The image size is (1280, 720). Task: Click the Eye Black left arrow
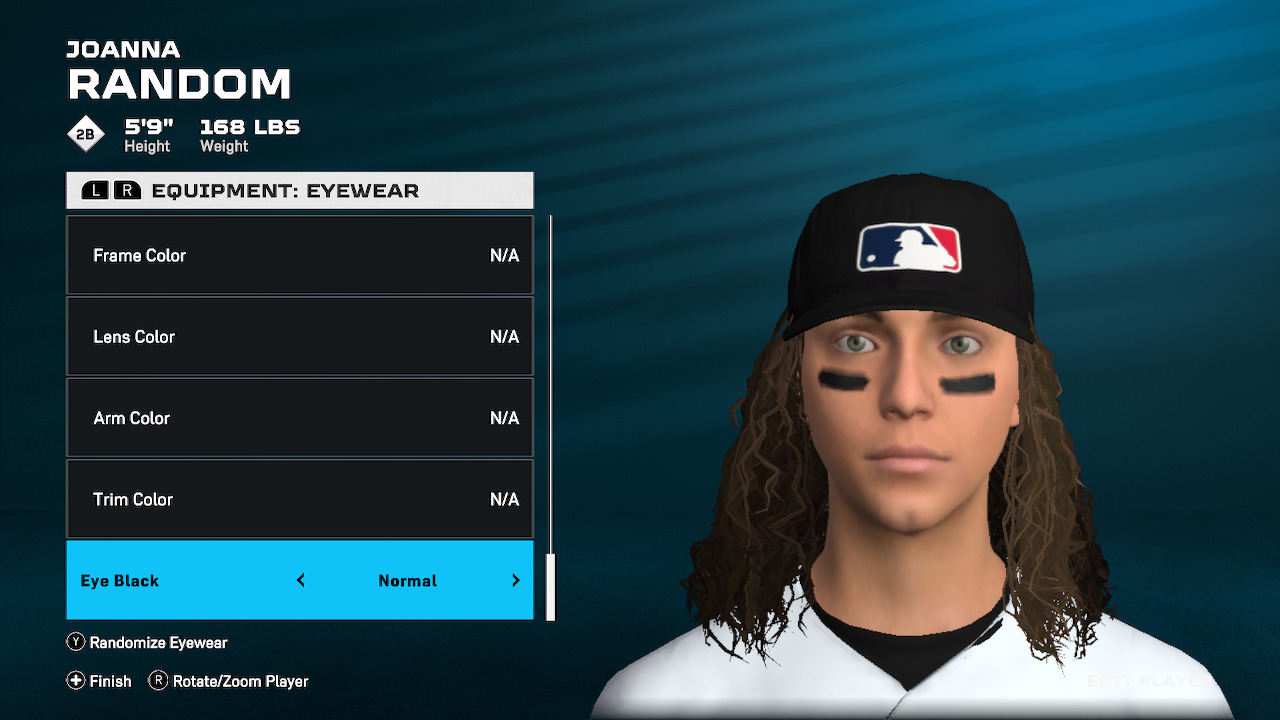[x=301, y=581]
